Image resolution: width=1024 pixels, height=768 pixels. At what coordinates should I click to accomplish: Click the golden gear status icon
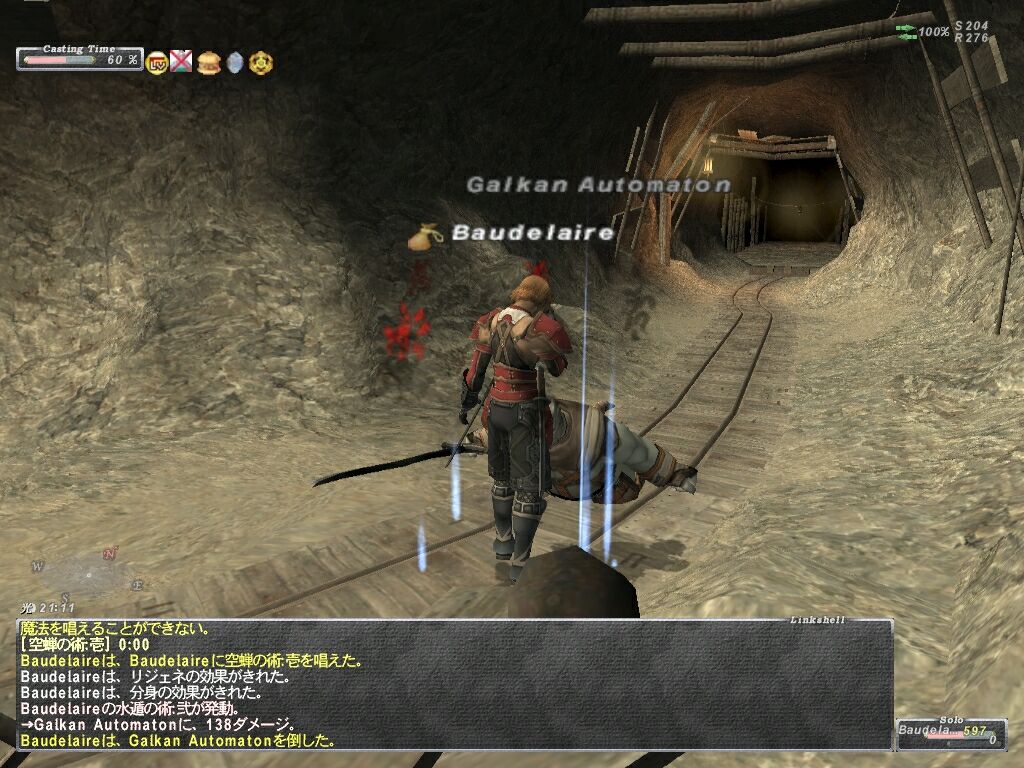point(260,62)
